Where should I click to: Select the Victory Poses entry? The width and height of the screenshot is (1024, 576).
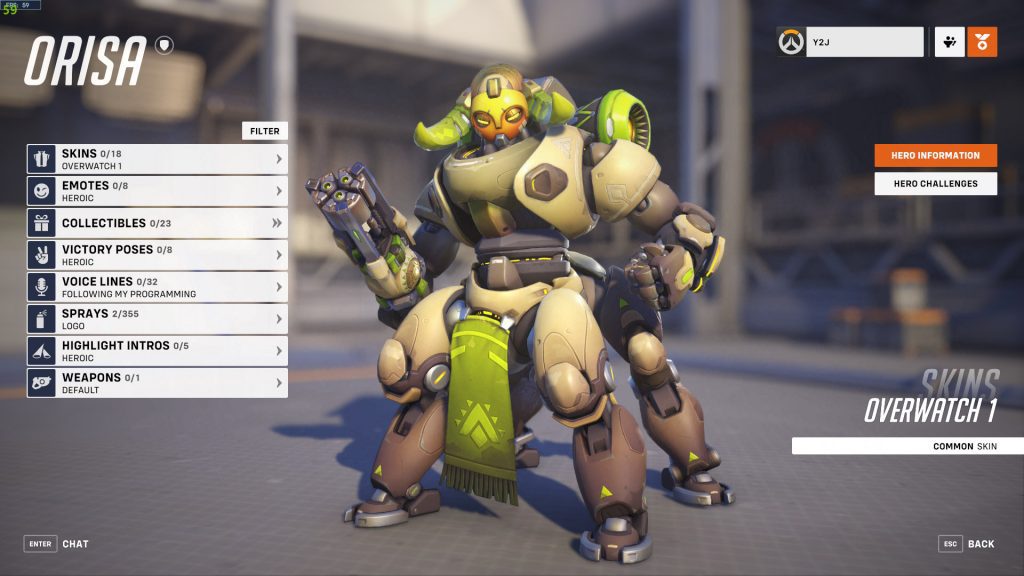[157, 255]
